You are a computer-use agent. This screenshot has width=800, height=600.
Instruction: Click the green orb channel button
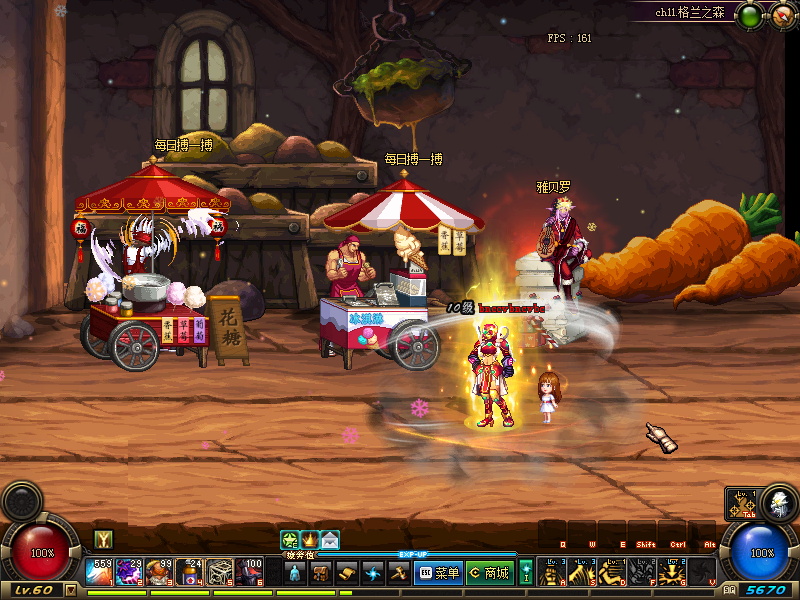(749, 14)
